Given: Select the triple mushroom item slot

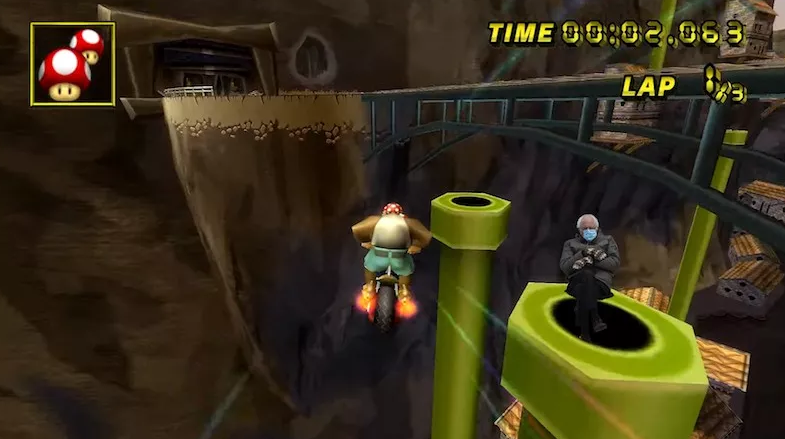Looking at the screenshot, I should (x=72, y=64).
